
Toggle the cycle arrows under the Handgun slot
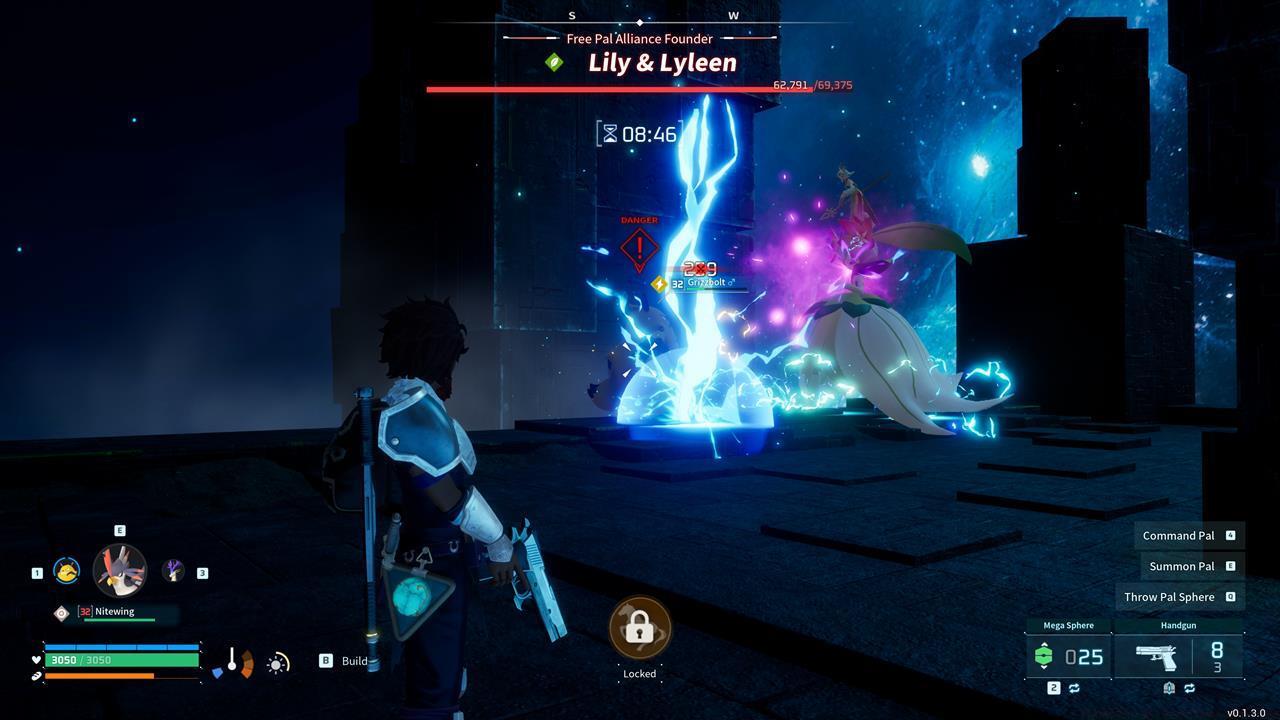[1189, 687]
